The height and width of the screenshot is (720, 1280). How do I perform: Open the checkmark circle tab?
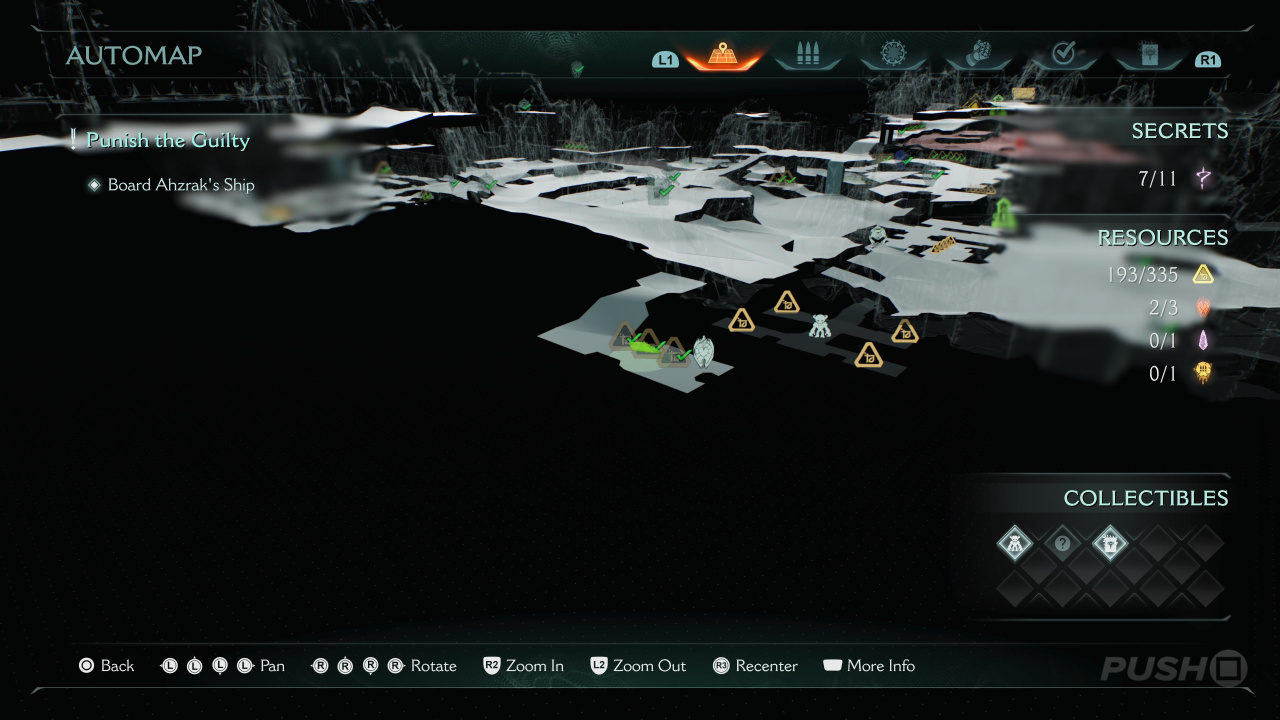click(x=1063, y=56)
